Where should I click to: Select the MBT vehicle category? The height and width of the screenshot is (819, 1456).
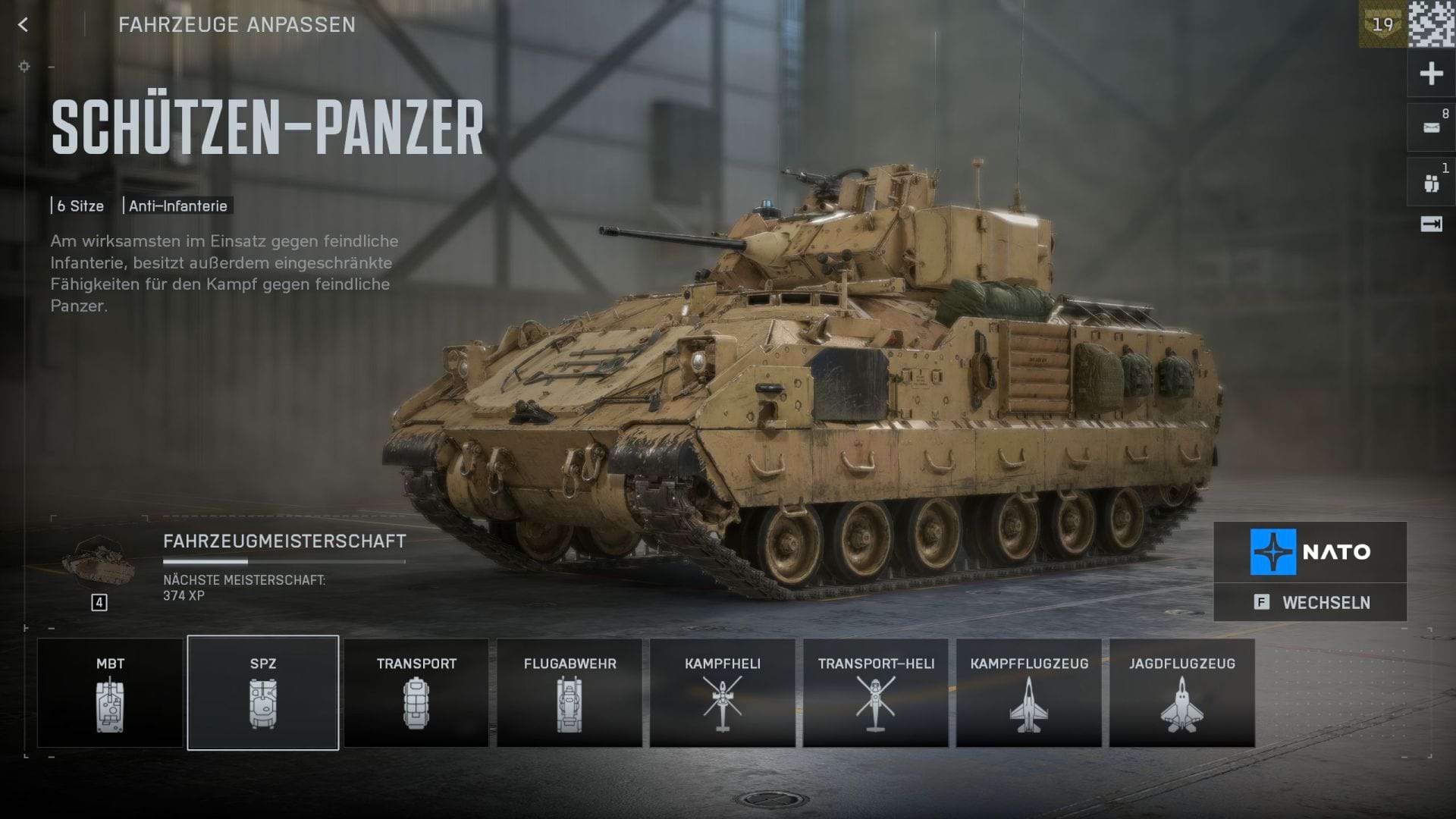point(110,692)
